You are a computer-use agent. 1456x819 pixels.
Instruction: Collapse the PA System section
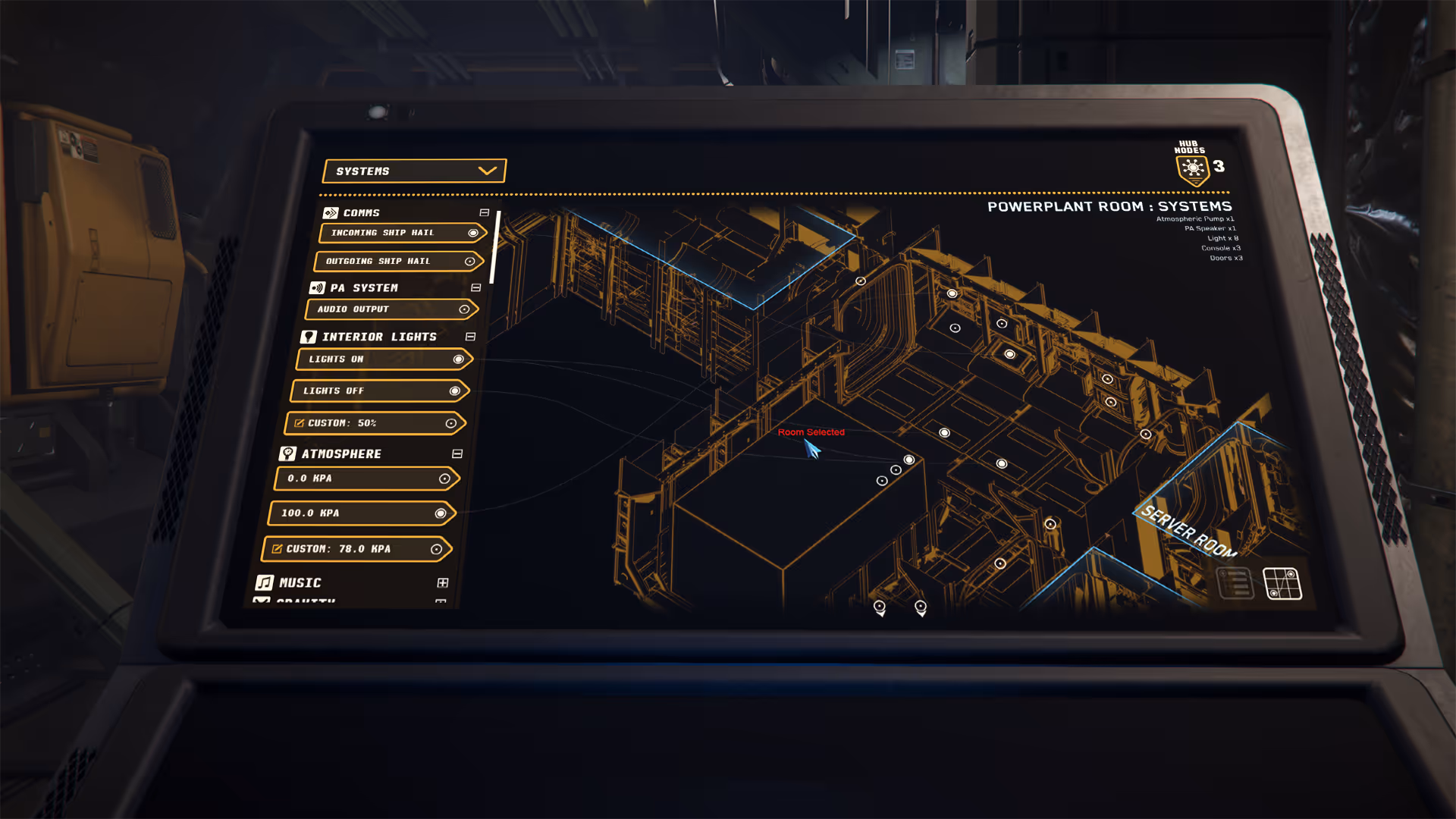[x=476, y=288]
